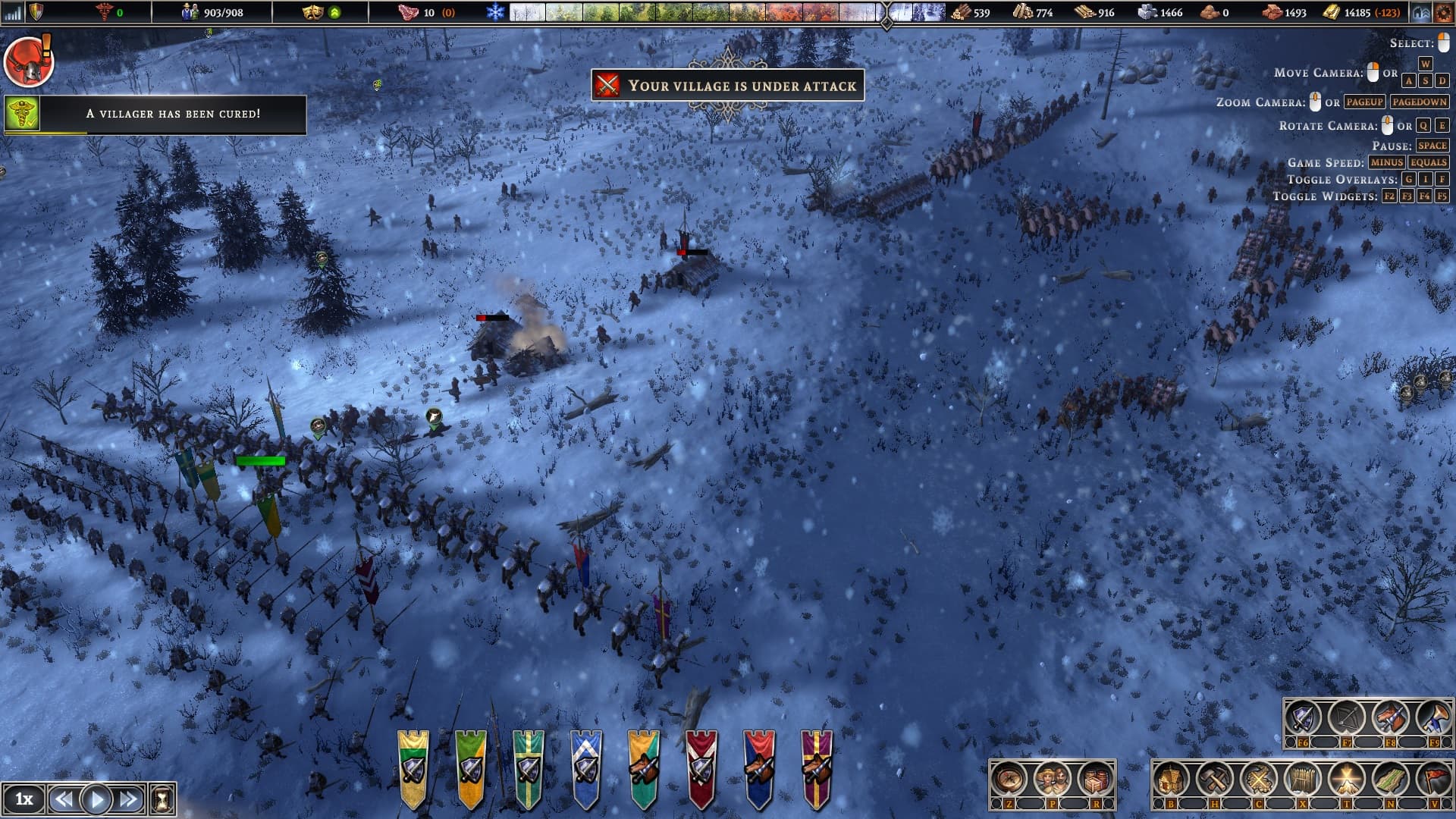Viewport: 1456px width, 819px height.
Task: Select the purple cavalry banner with yellow cross
Action: coord(817,767)
